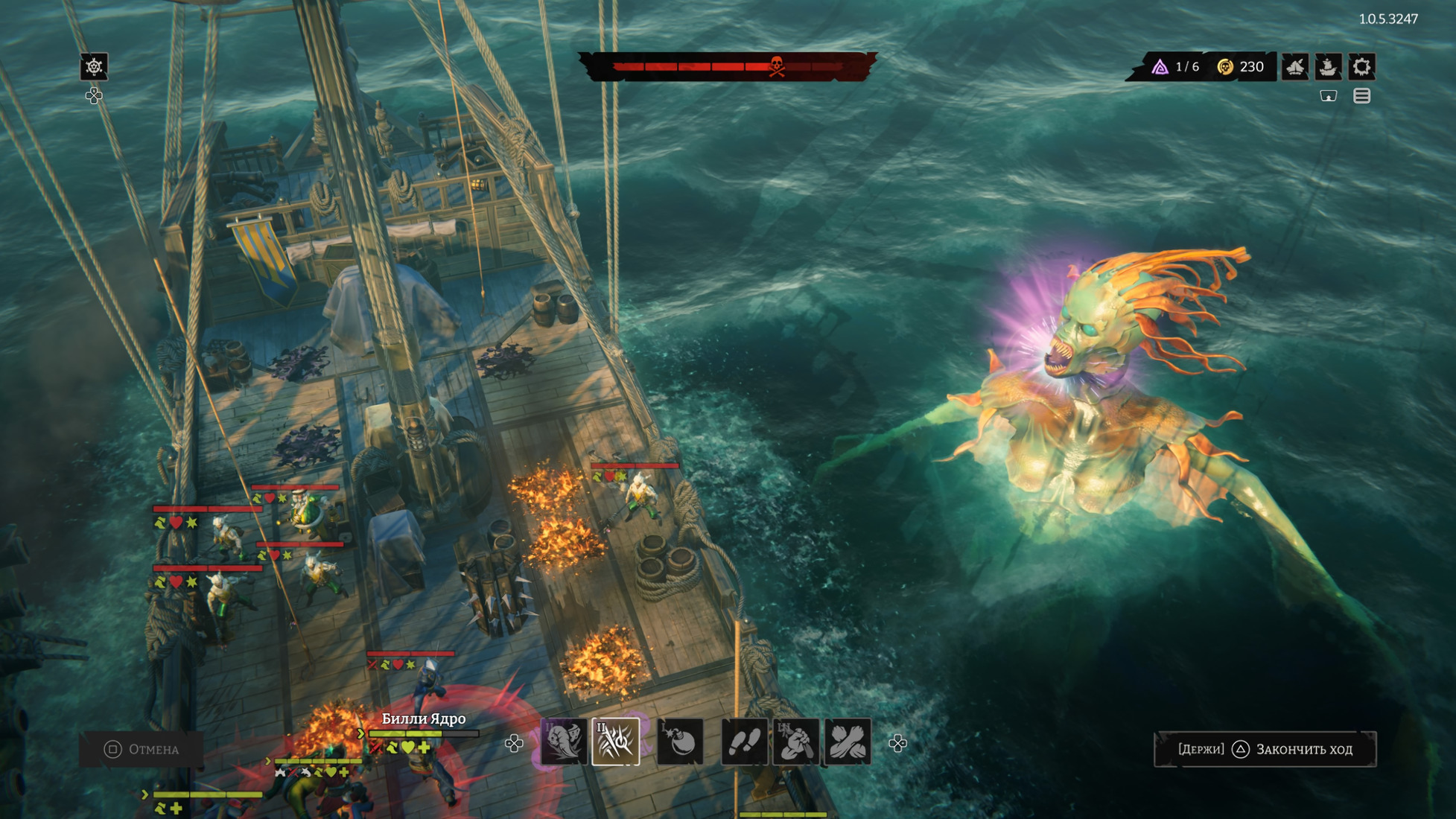Open the sailboat with feather icon
Viewport: 1456px width, 819px height.
click(1295, 67)
